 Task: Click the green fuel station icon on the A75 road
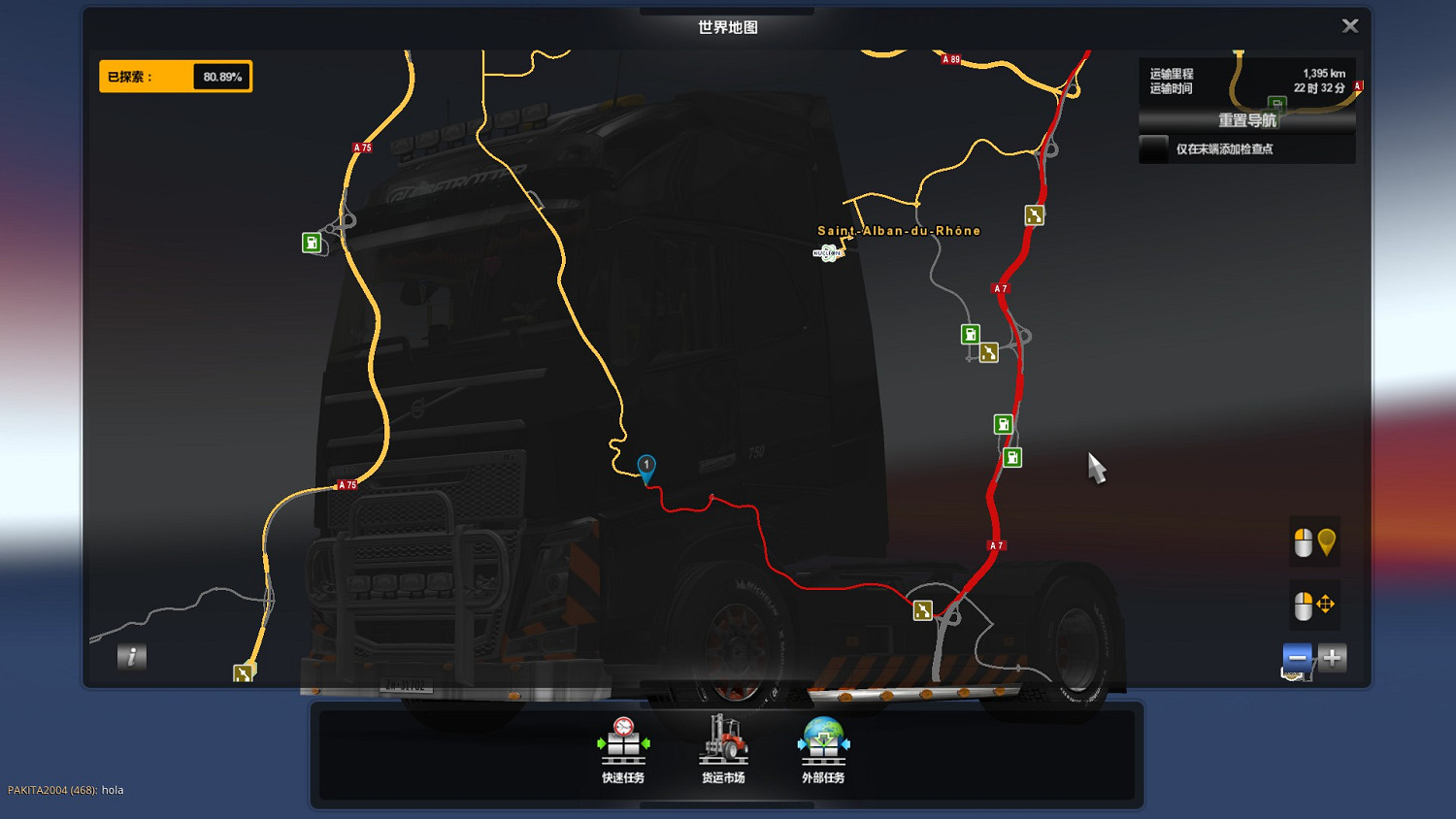(x=311, y=243)
